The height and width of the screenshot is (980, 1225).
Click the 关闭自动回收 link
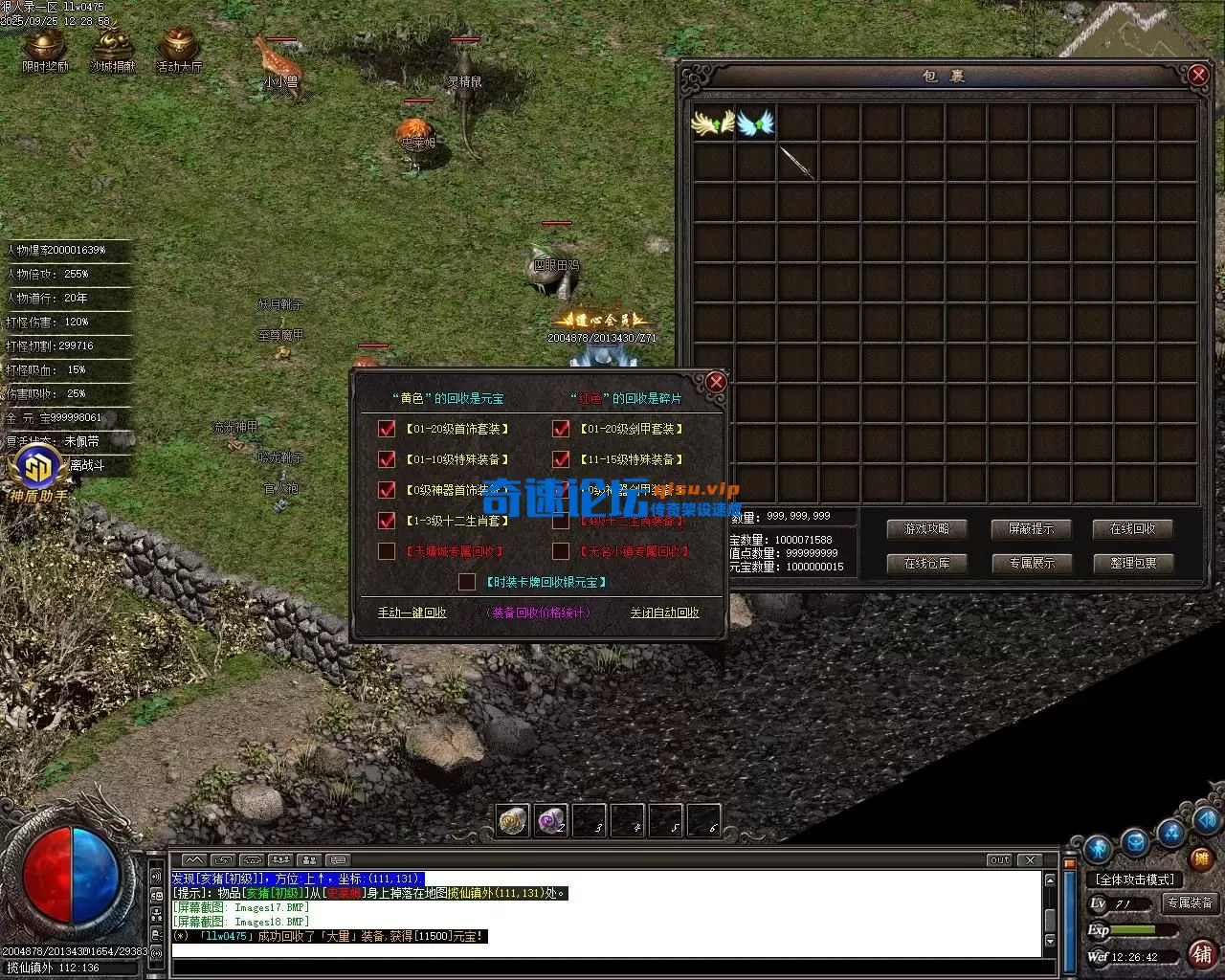coord(664,612)
